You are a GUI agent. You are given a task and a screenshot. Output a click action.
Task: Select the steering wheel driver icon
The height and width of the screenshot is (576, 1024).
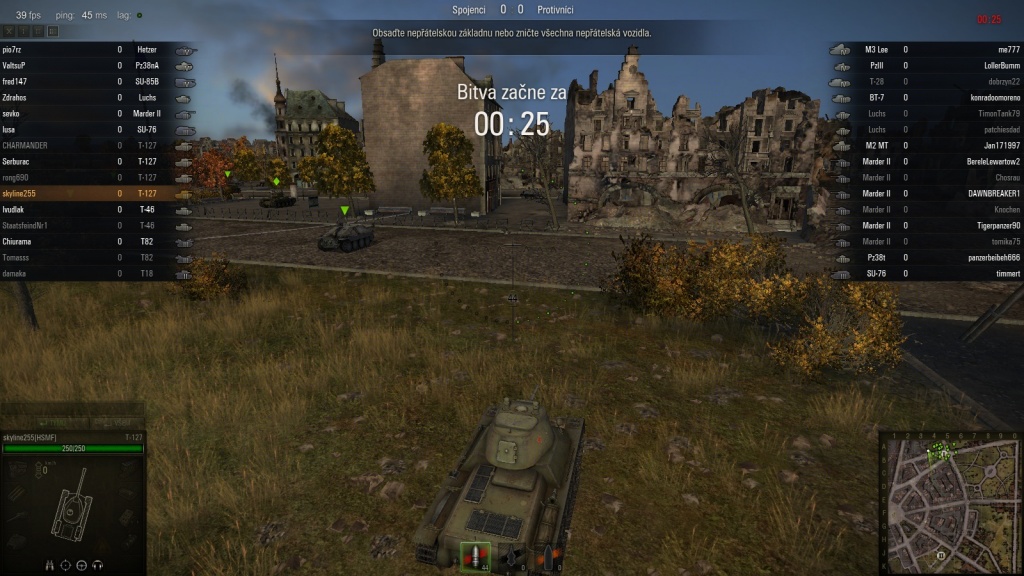(82, 565)
